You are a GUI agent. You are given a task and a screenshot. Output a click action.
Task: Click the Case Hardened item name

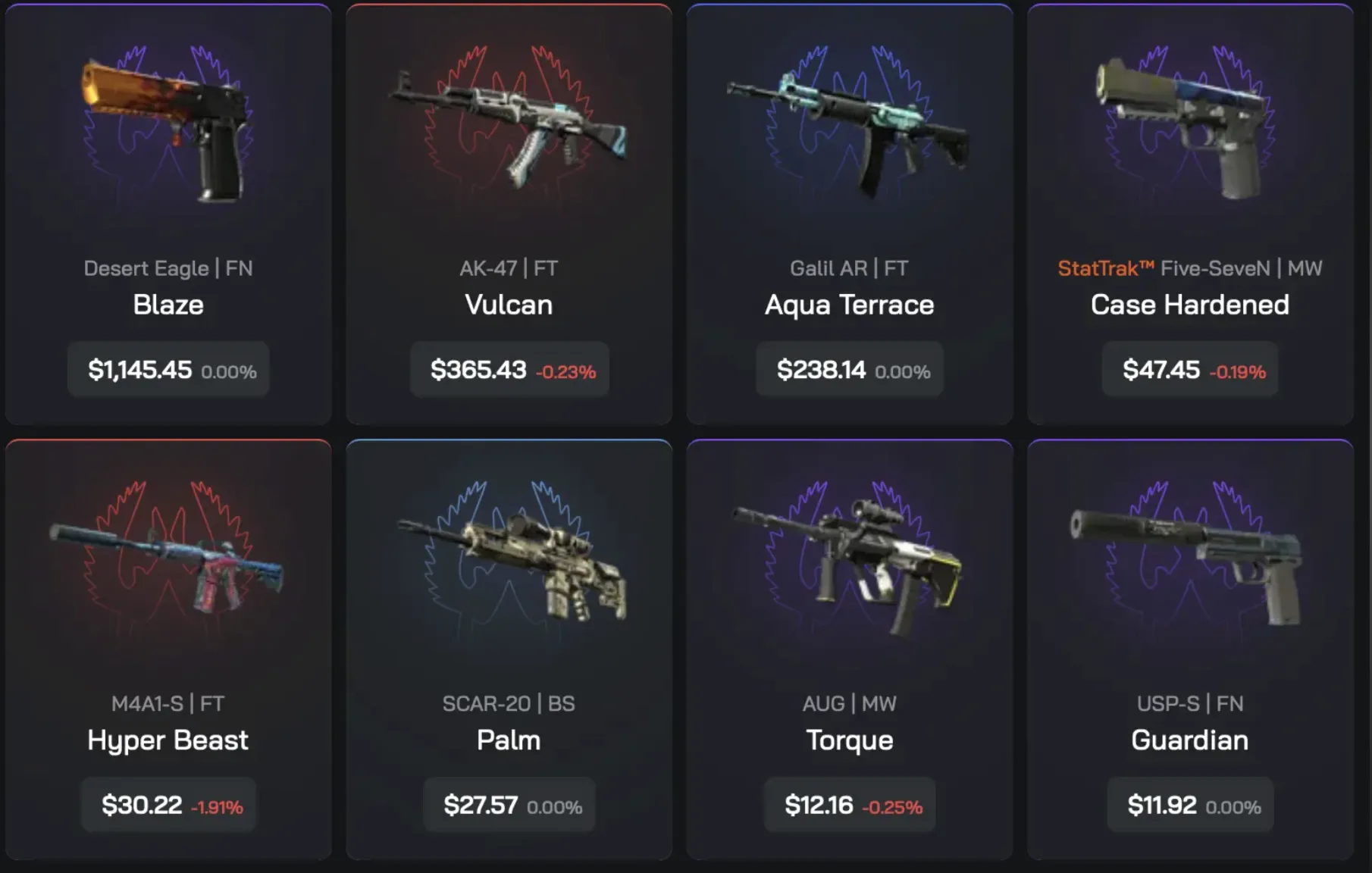(1190, 305)
